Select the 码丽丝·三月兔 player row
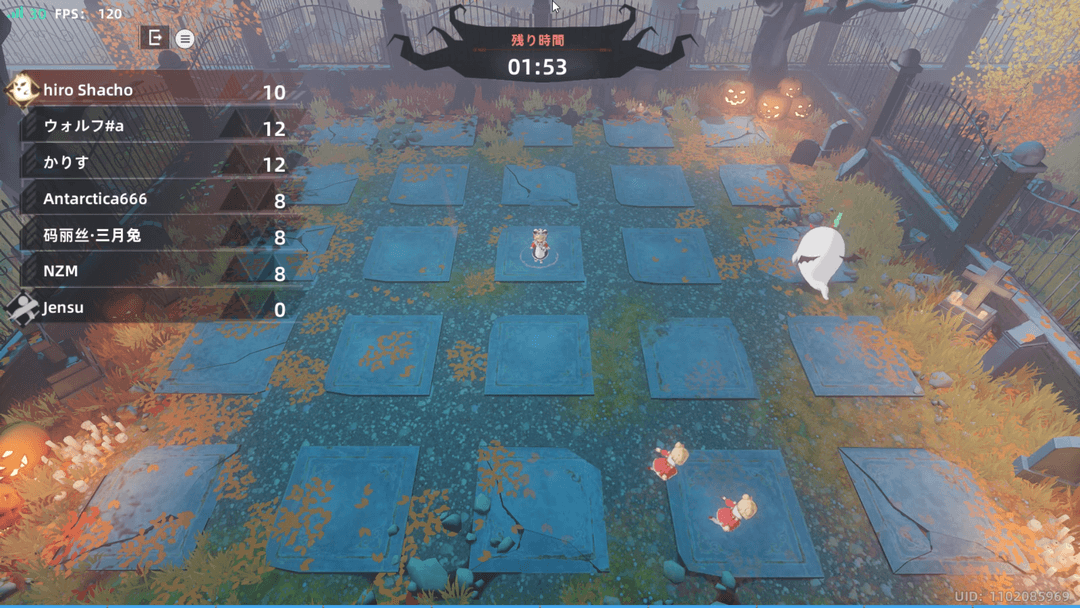The image size is (1080, 608). tap(150, 236)
